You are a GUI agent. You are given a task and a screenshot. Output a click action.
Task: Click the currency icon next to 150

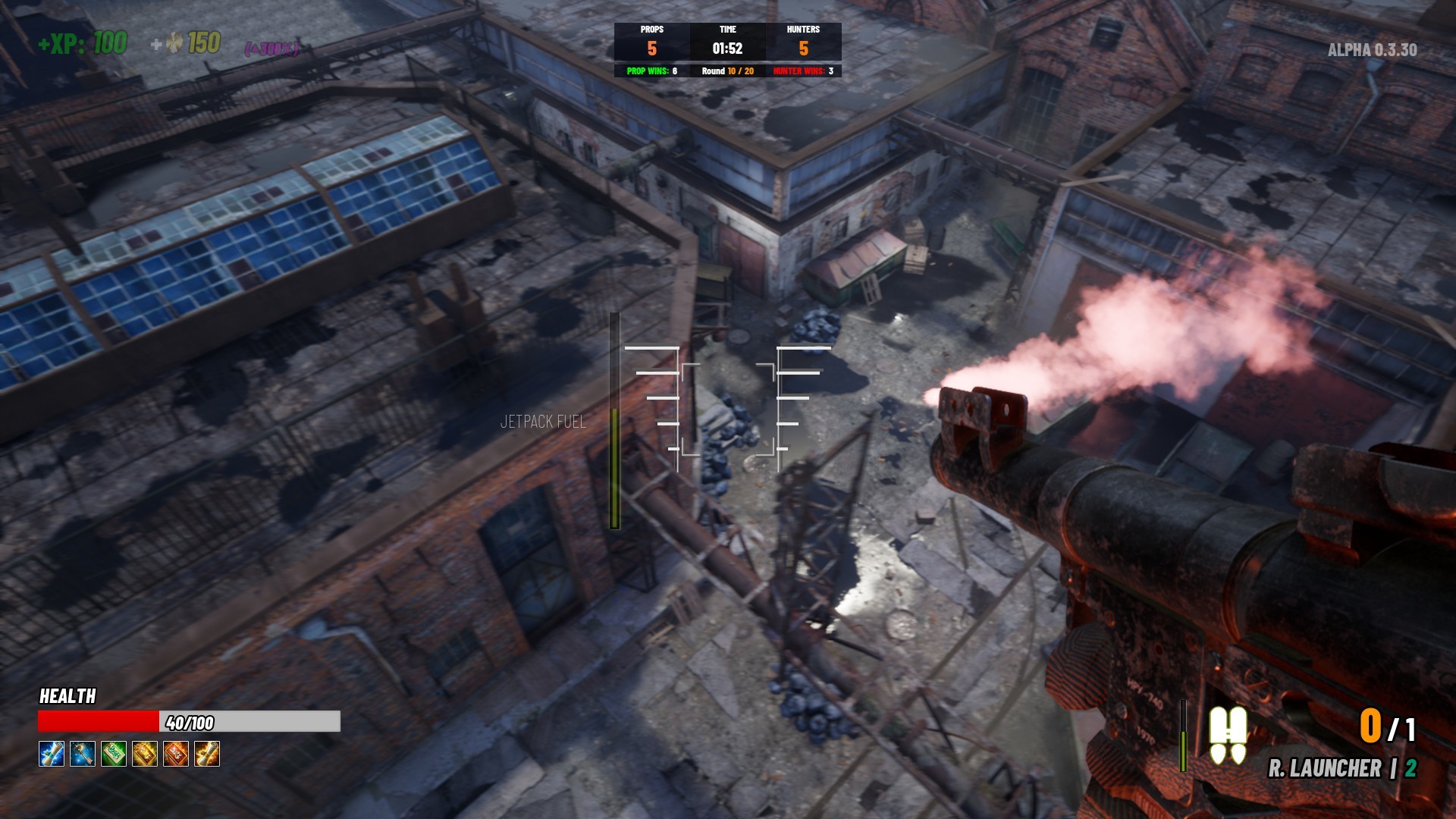tap(173, 44)
